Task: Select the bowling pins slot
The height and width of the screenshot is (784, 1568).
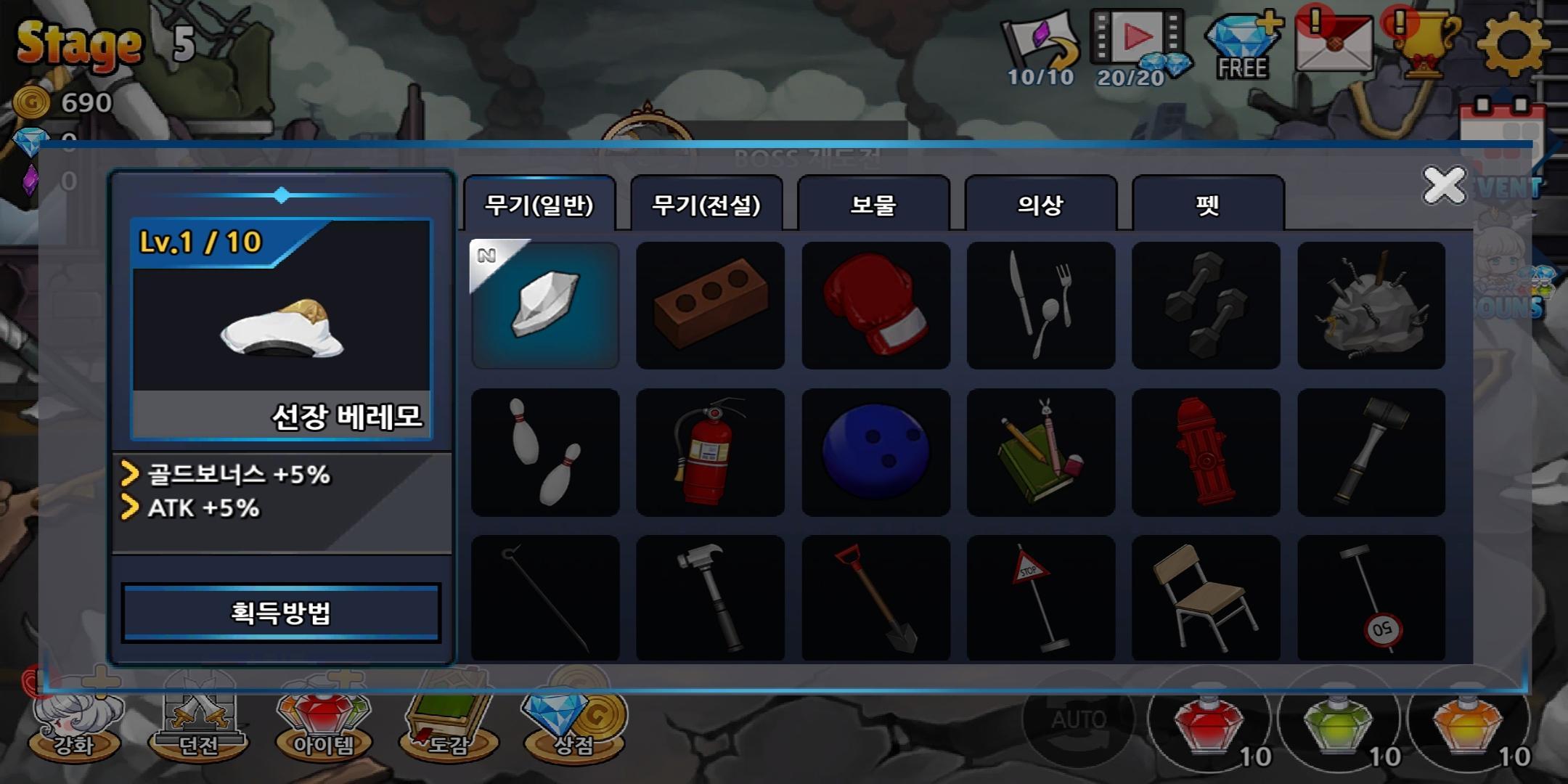Action: (545, 452)
